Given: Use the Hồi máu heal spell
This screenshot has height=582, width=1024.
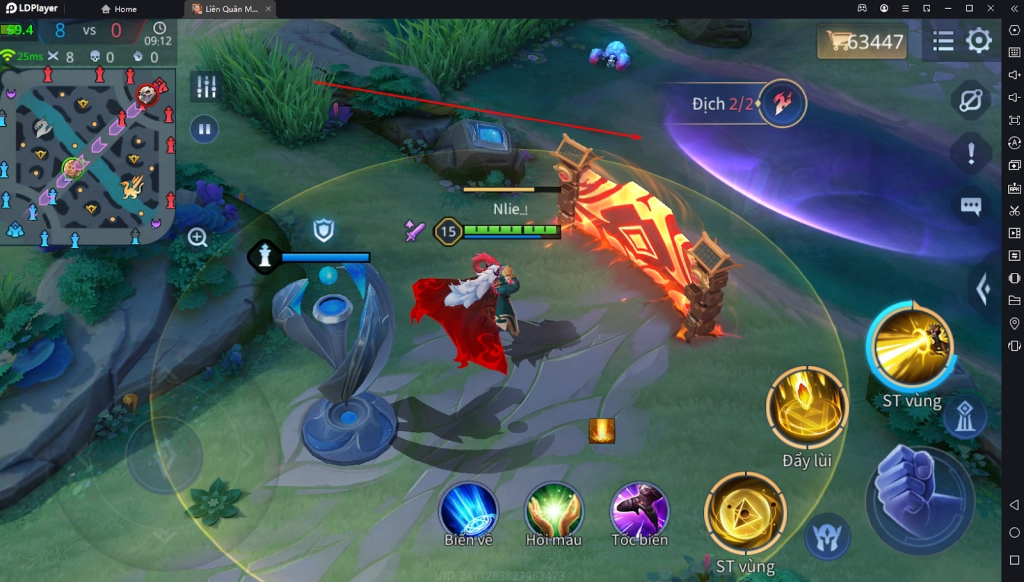Looking at the screenshot, I should [553, 510].
